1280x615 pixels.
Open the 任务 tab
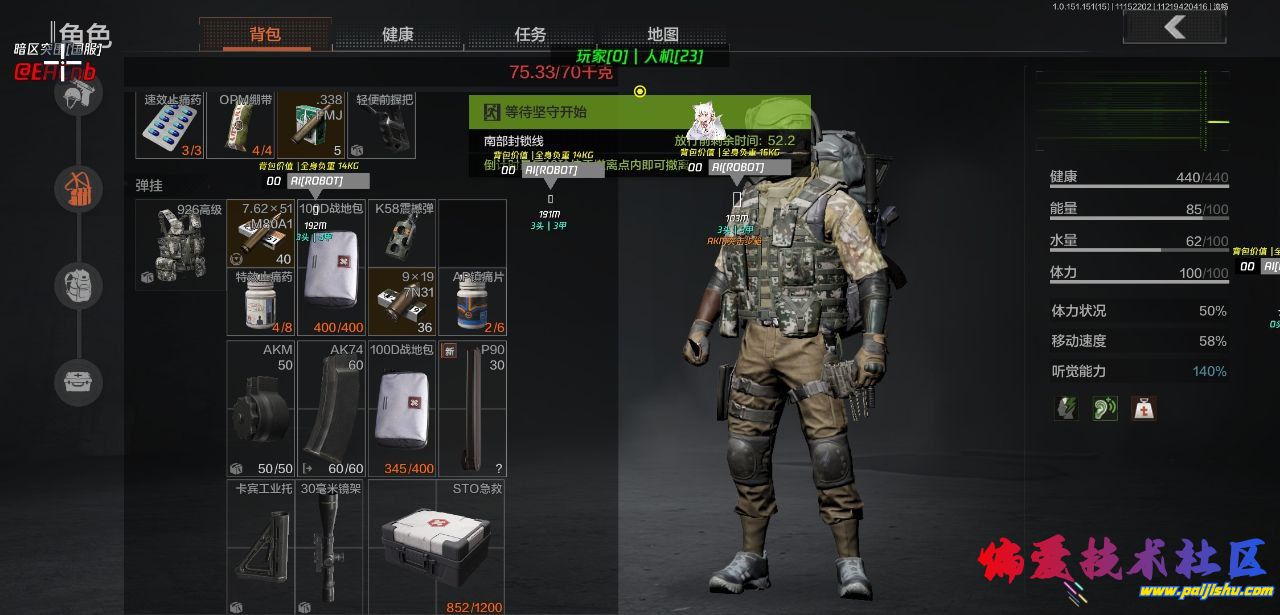tap(530, 34)
